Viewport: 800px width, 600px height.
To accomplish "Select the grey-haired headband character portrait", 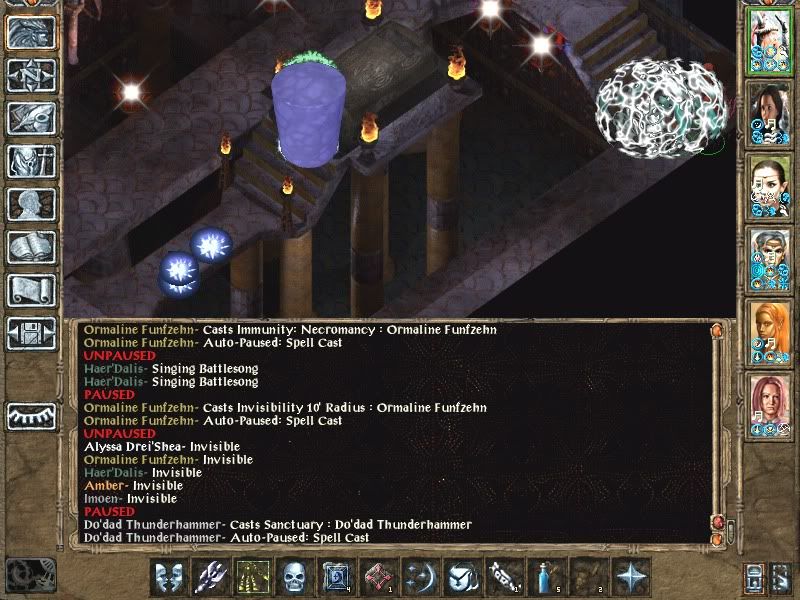I will (x=769, y=262).
